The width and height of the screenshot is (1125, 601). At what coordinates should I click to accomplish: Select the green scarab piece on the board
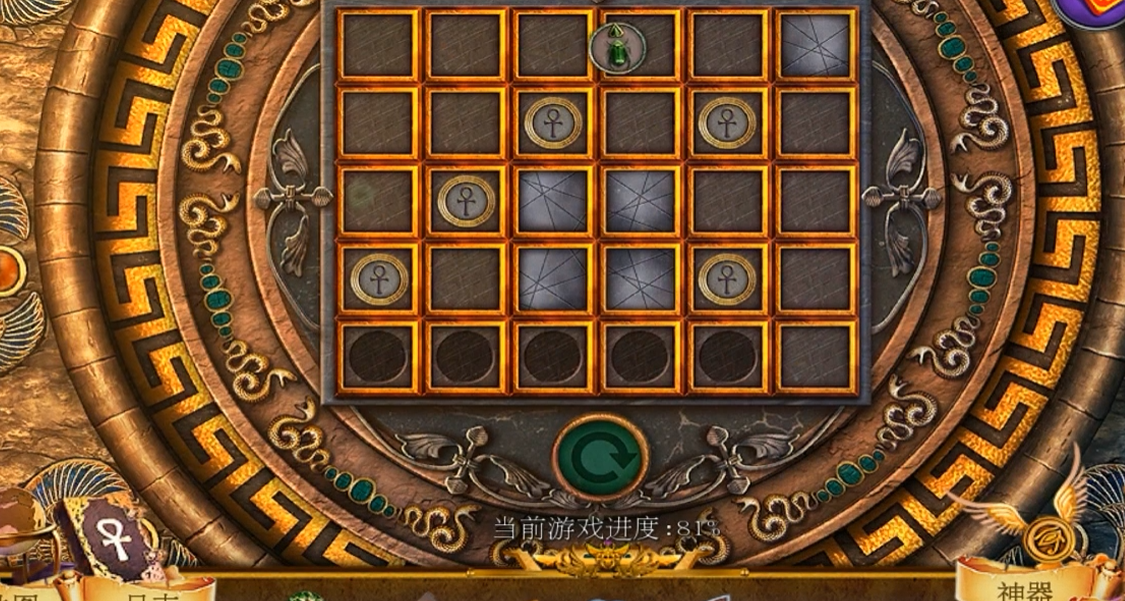pos(616,47)
